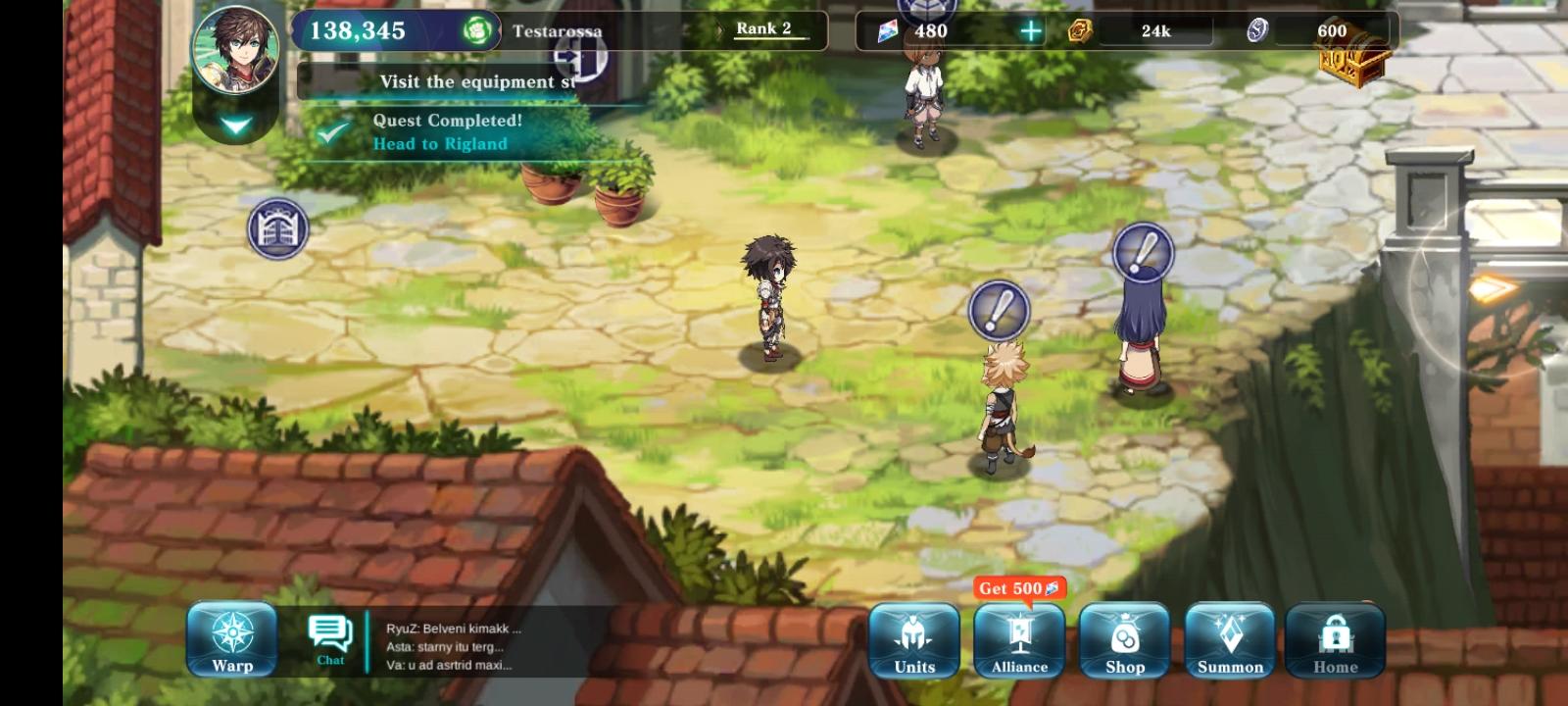
Task: Select the Home icon
Action: pyautogui.click(x=1335, y=641)
